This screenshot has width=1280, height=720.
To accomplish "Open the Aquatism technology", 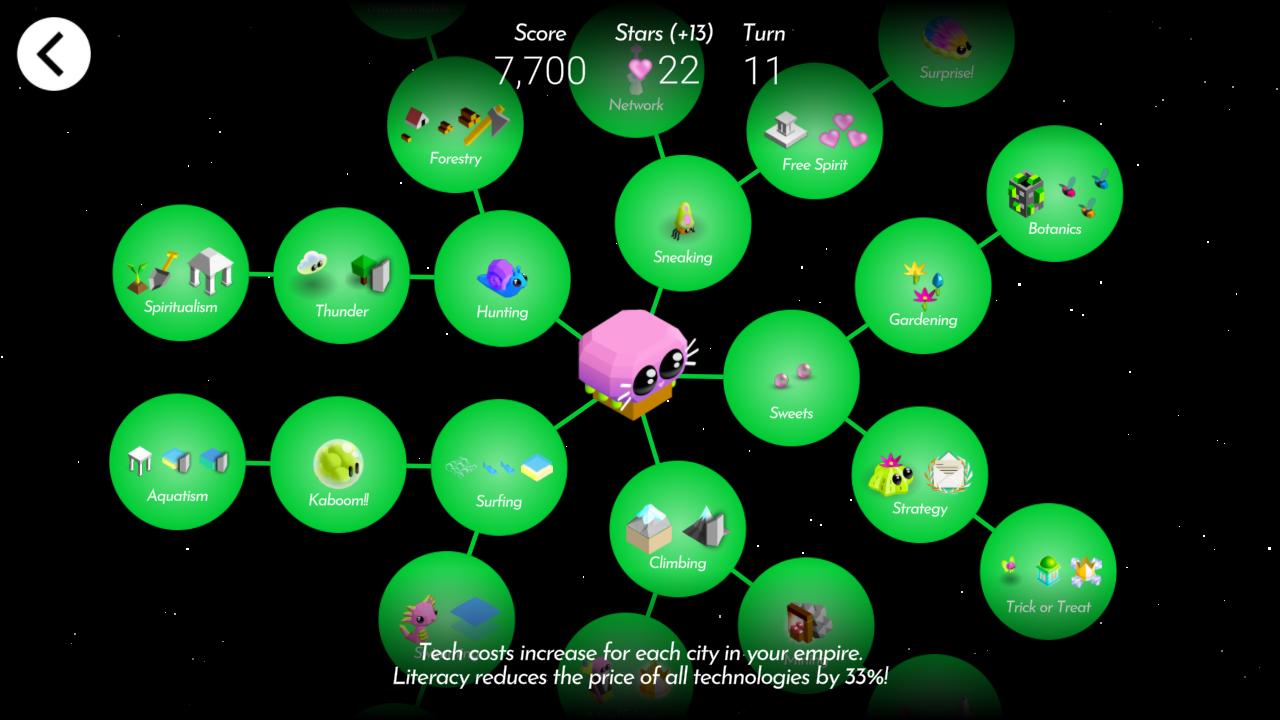I will point(178,462).
